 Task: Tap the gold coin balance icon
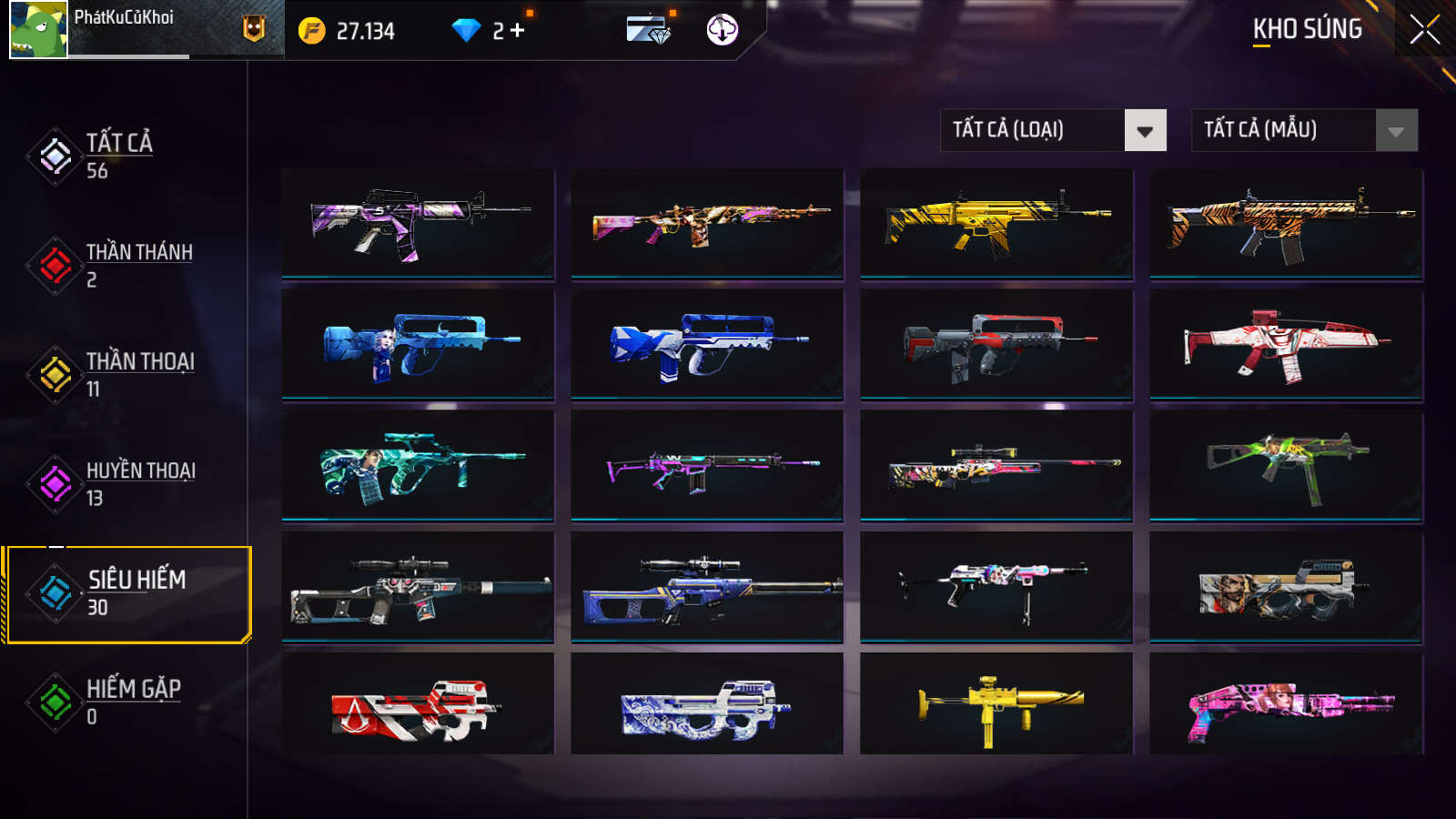(x=312, y=31)
